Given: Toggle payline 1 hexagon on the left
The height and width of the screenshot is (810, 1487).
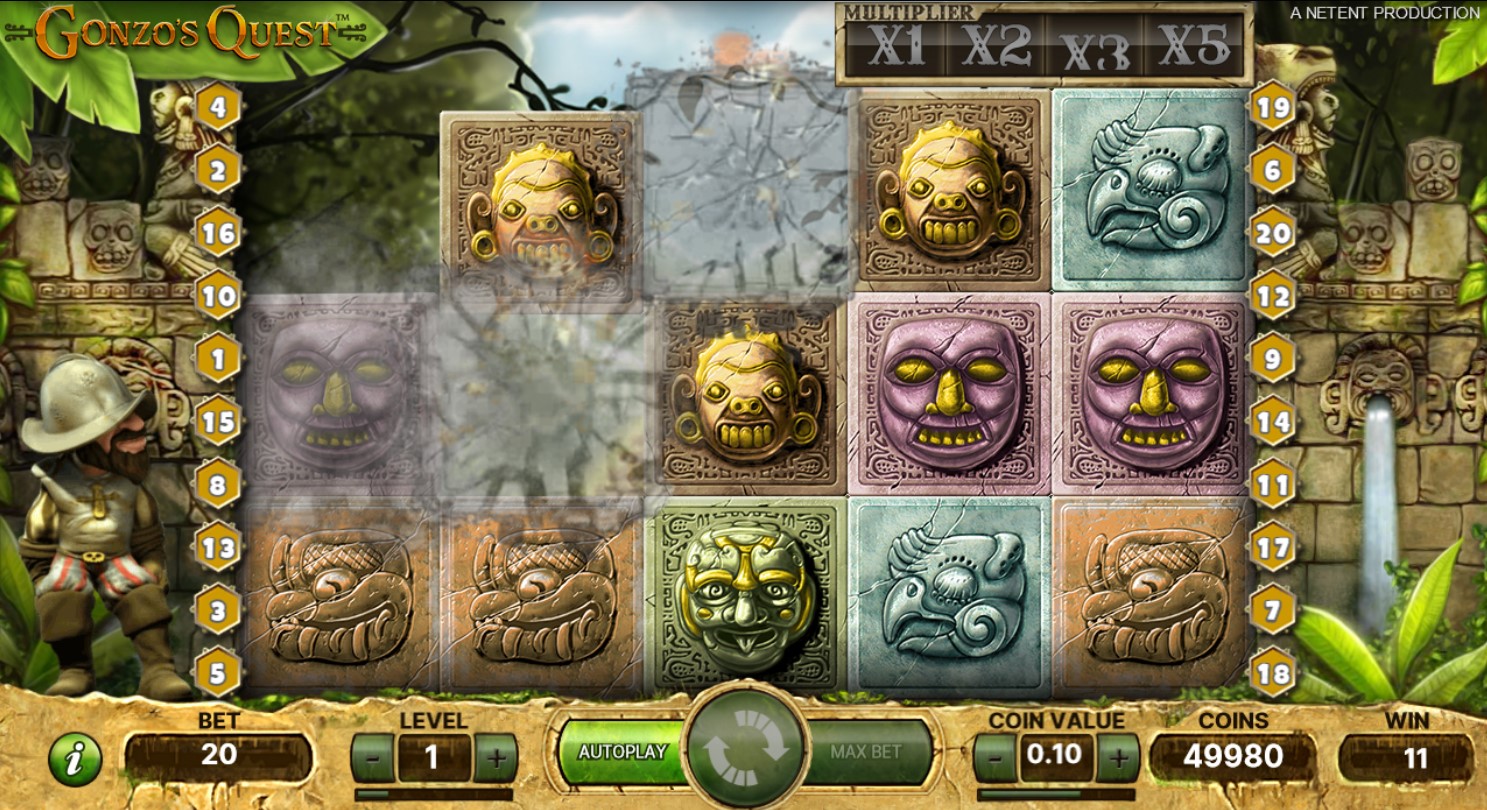Looking at the screenshot, I should pos(216,359).
